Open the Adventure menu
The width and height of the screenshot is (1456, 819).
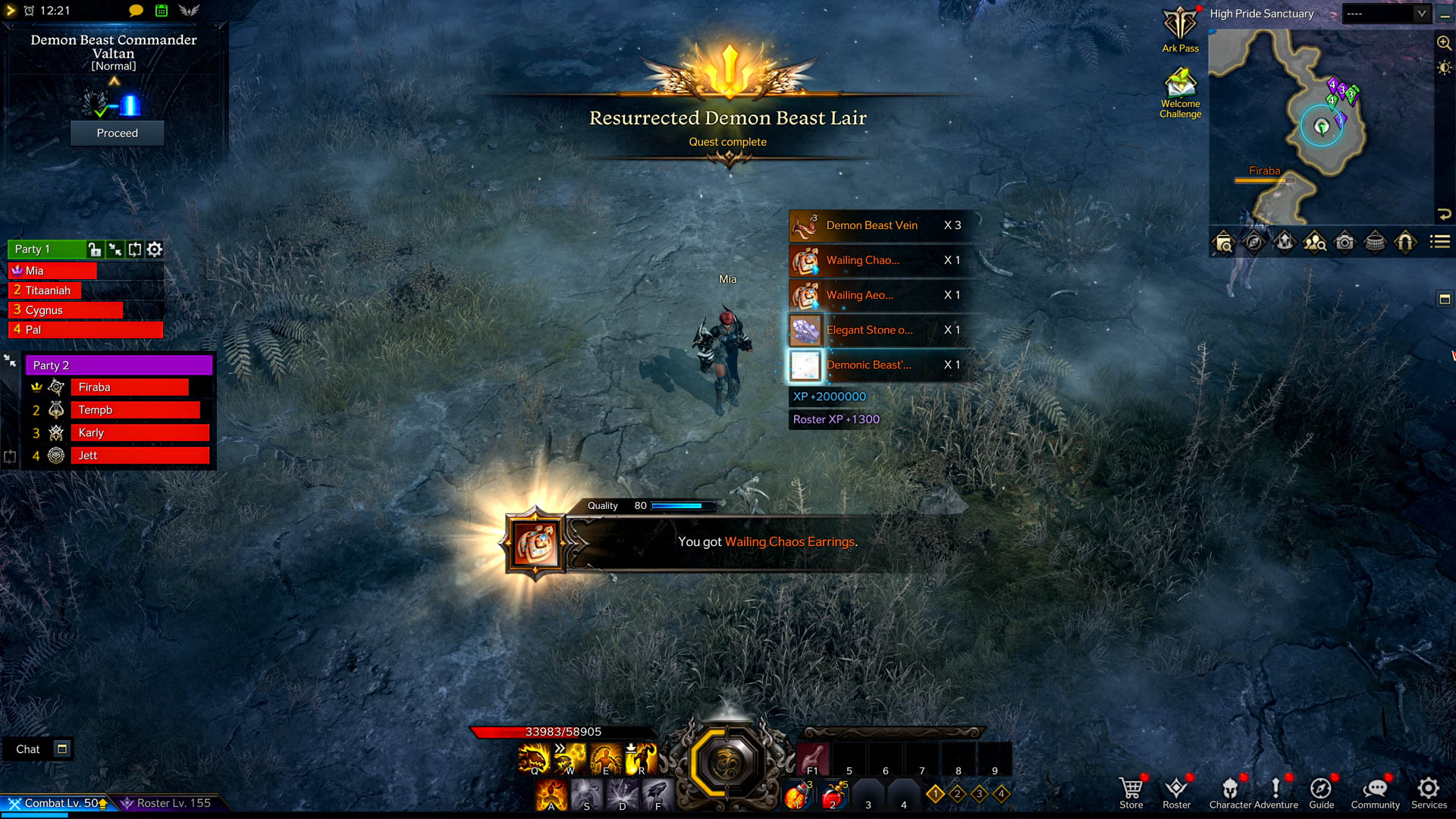tap(1276, 792)
